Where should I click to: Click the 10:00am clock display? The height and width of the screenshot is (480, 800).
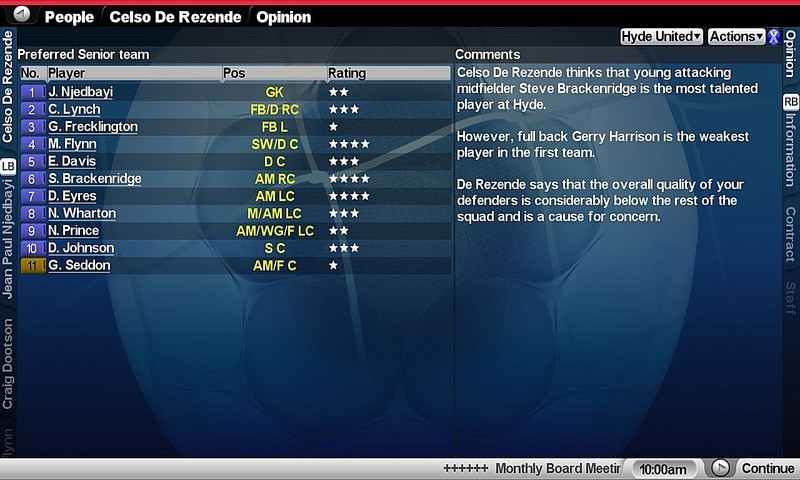661,469
